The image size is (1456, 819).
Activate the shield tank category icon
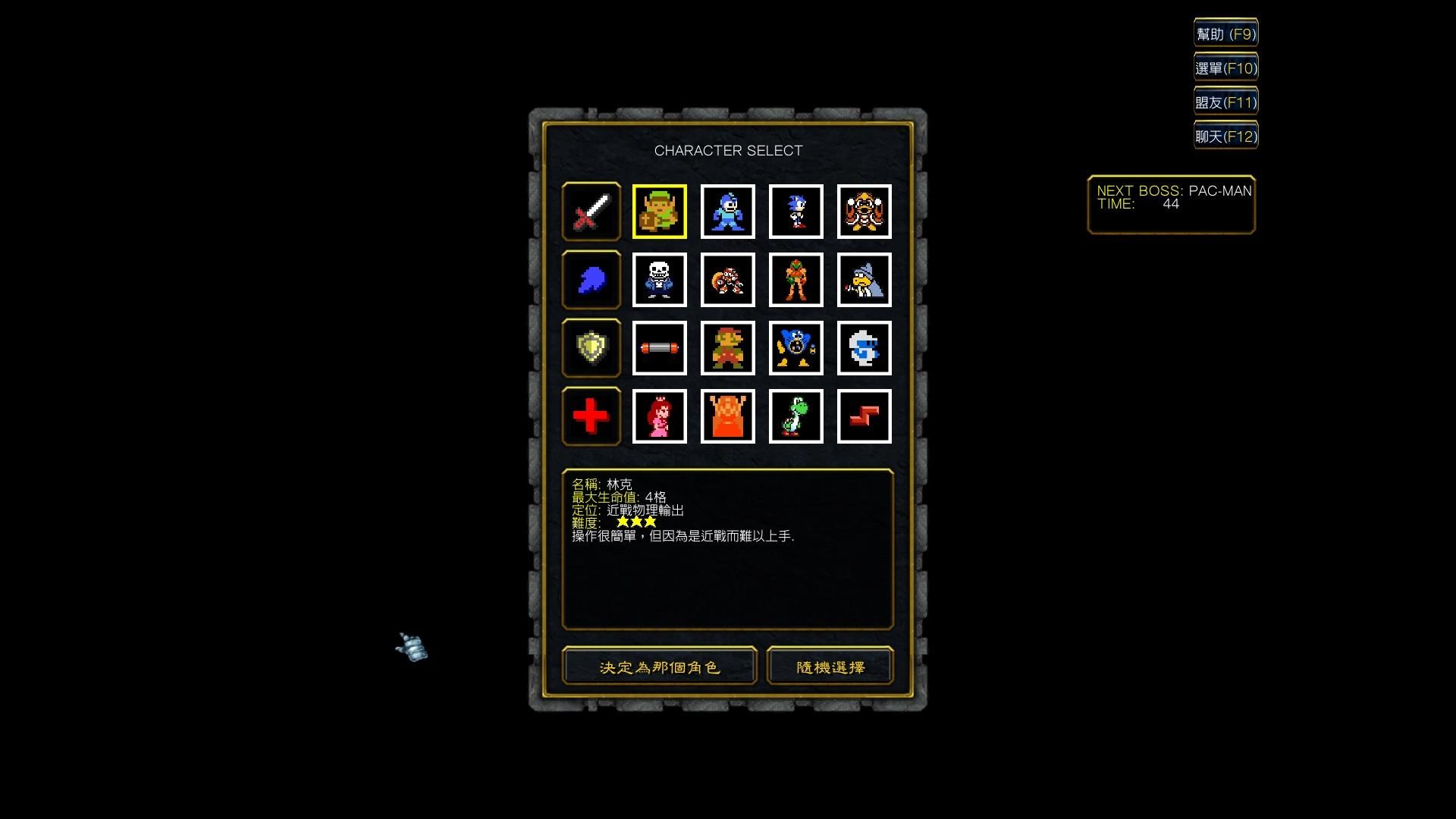[591, 348]
